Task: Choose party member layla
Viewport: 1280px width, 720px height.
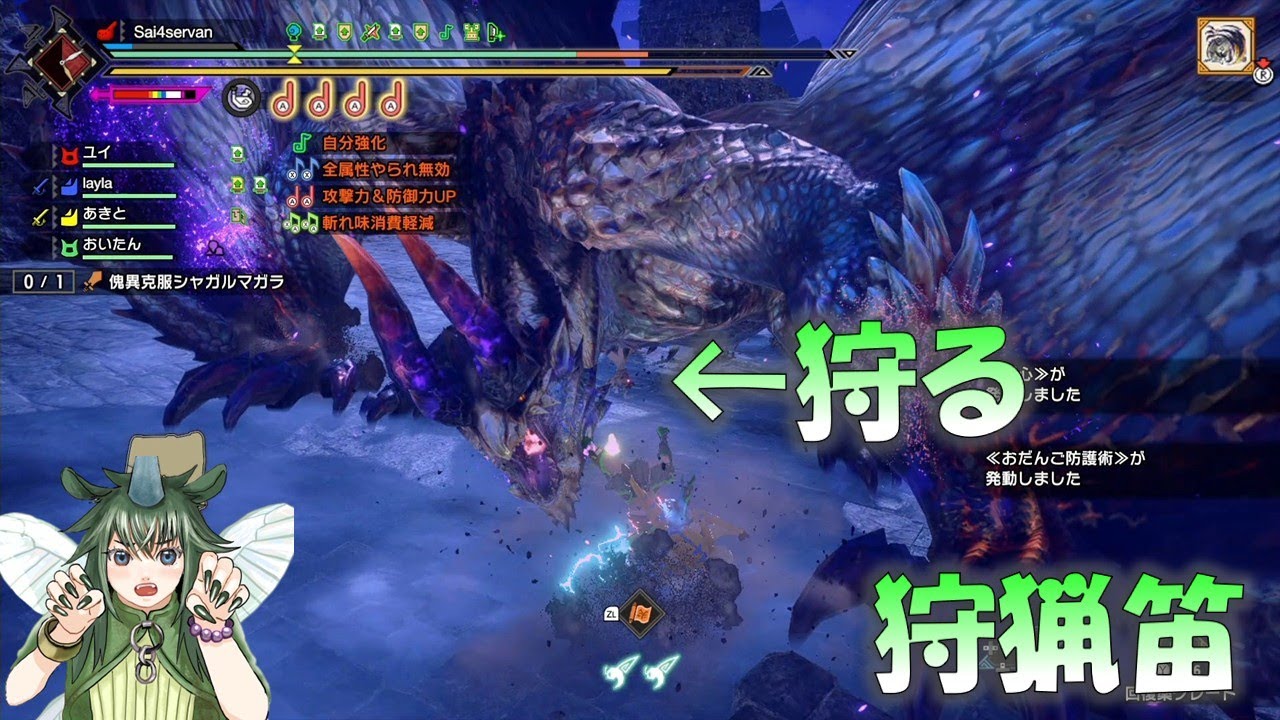Action: point(98,184)
